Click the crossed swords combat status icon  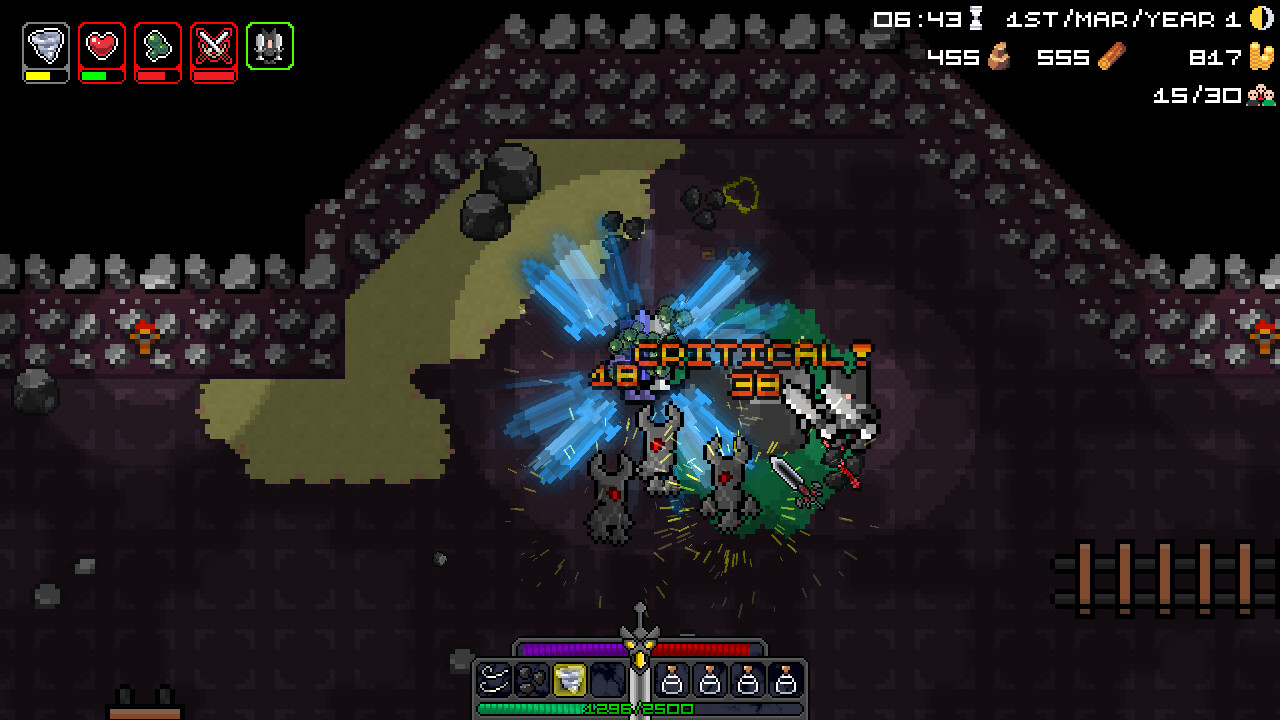pos(213,43)
